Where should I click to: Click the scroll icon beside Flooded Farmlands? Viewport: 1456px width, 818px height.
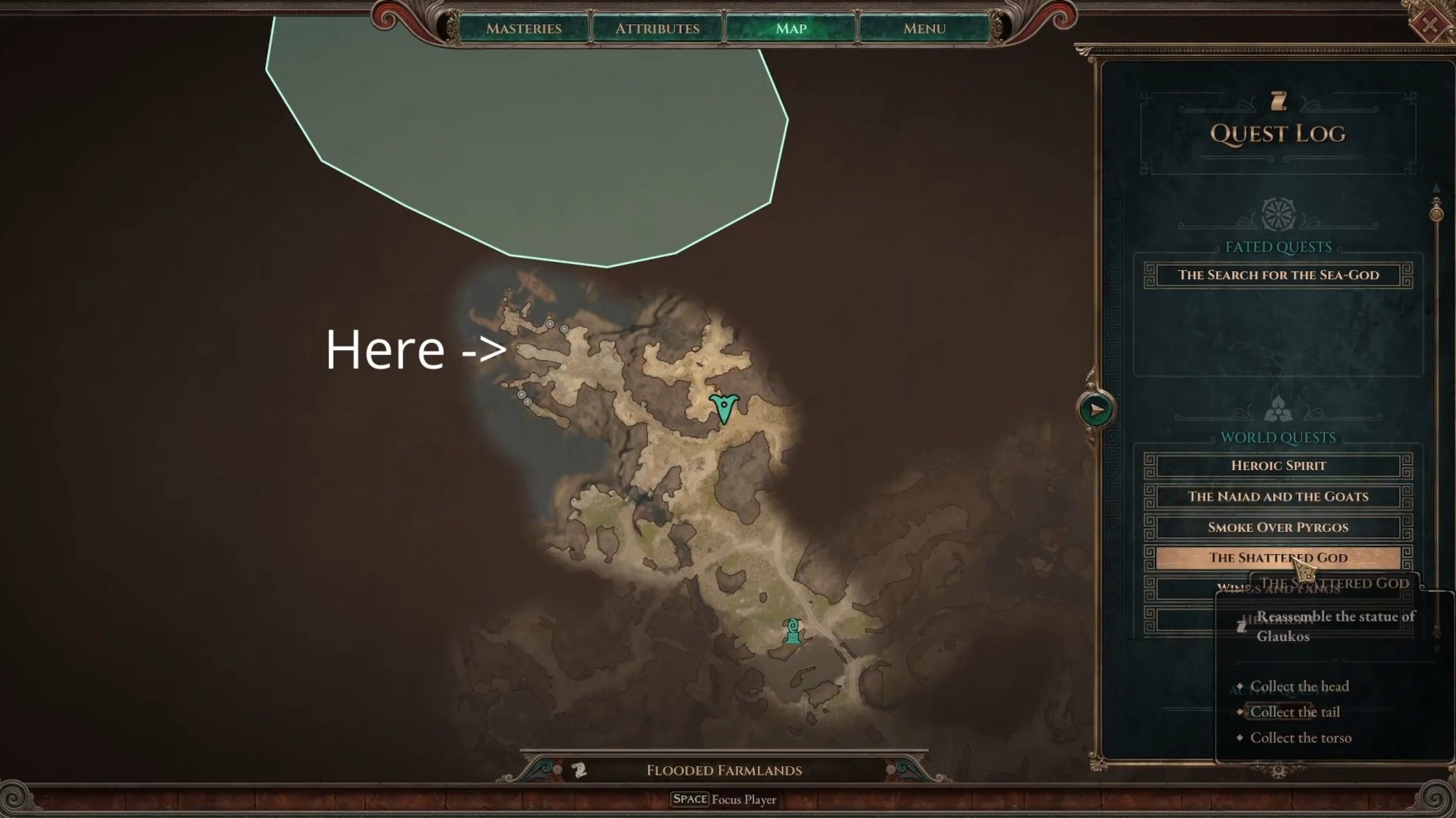[x=579, y=770]
